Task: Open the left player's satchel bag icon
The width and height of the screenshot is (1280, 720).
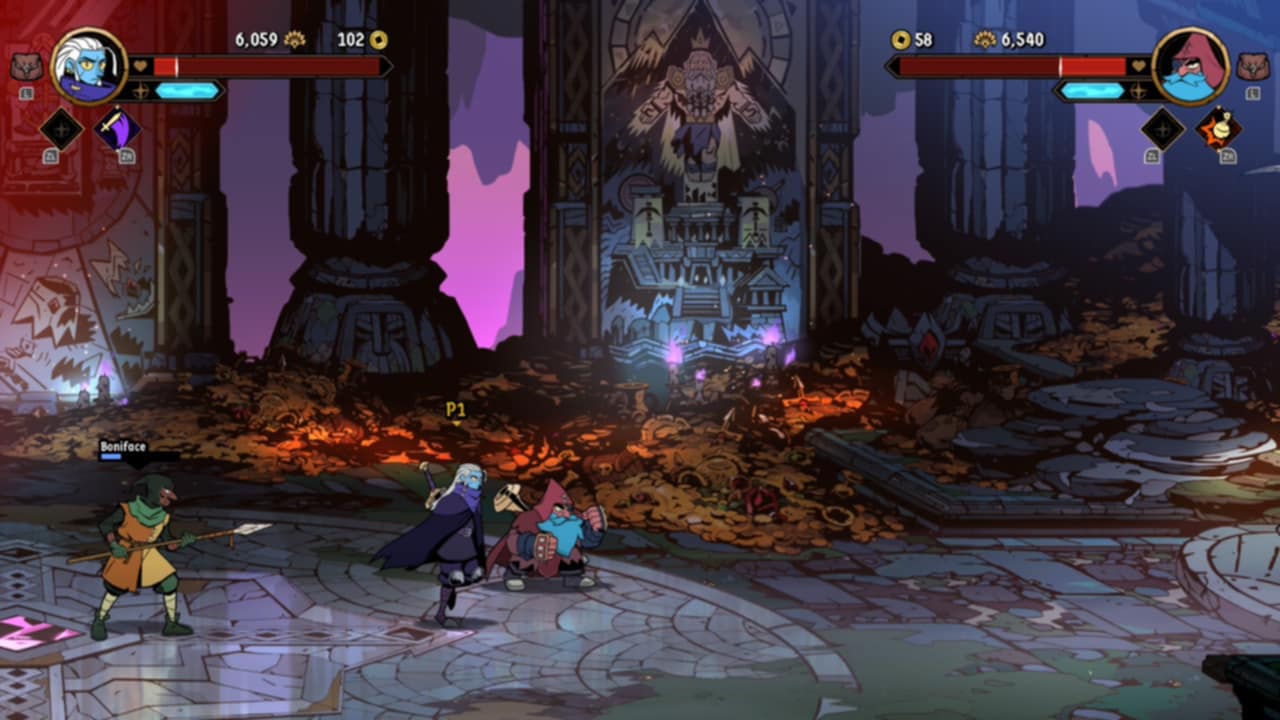Action: (26, 67)
